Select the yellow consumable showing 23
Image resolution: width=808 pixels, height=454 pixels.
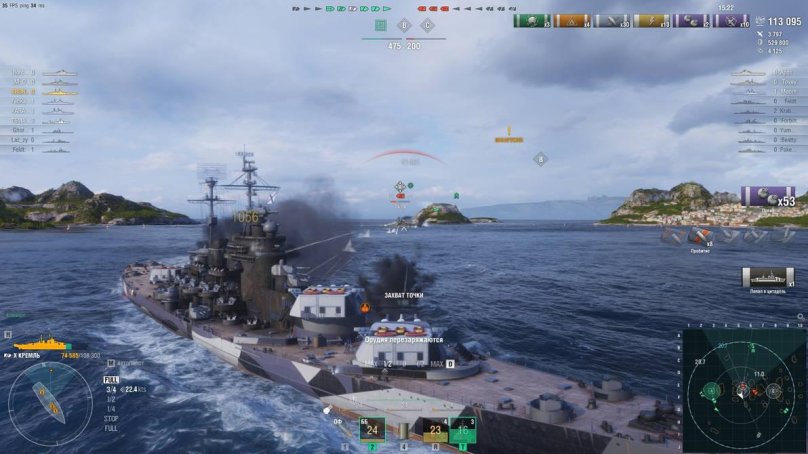434,430
